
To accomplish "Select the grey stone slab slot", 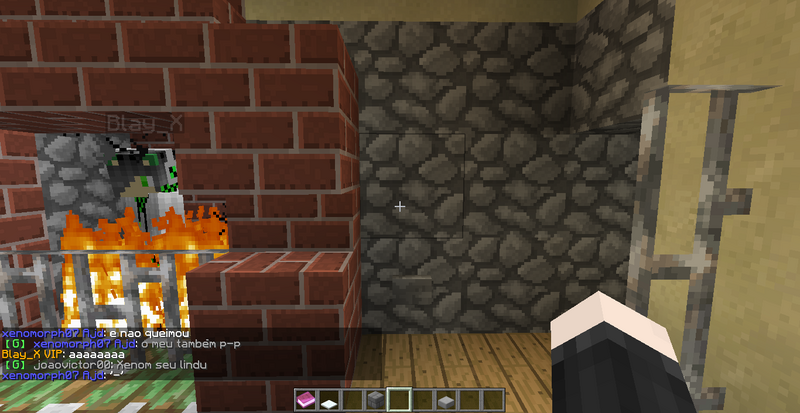I will (445, 401).
